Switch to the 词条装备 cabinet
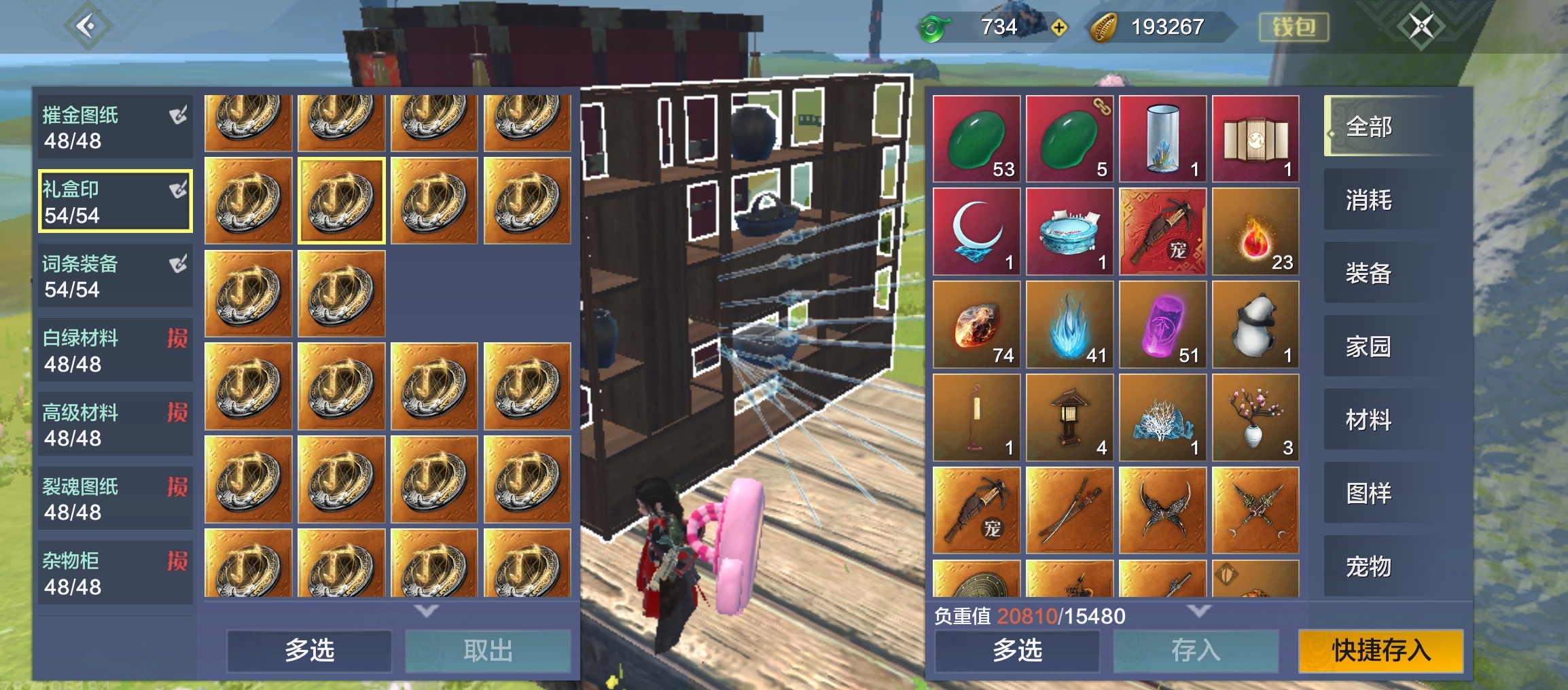This screenshot has width=1568, height=690. (x=114, y=276)
